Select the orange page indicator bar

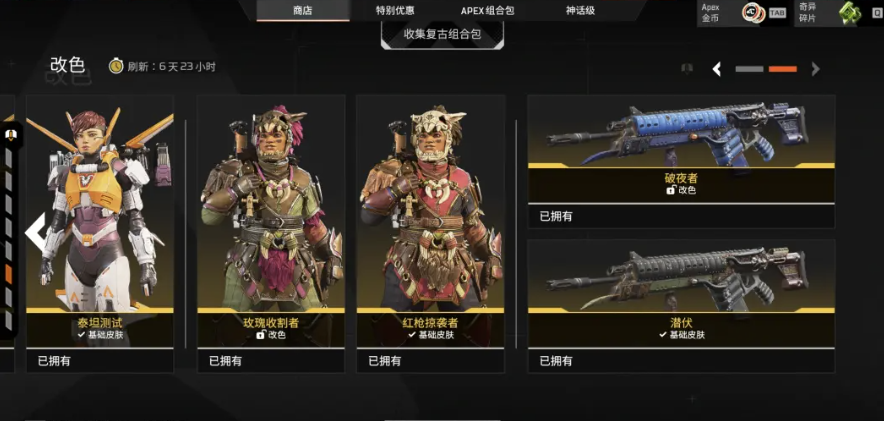782,69
